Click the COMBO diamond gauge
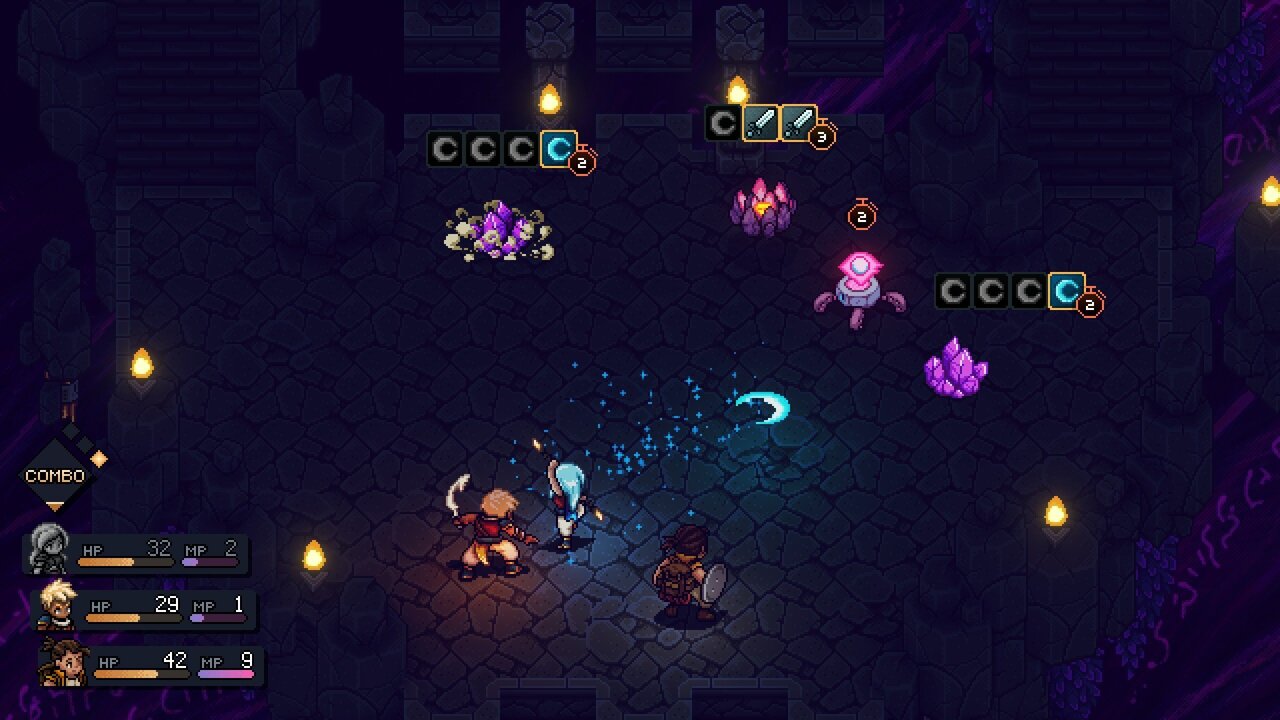Image resolution: width=1280 pixels, height=720 pixels. [56, 475]
